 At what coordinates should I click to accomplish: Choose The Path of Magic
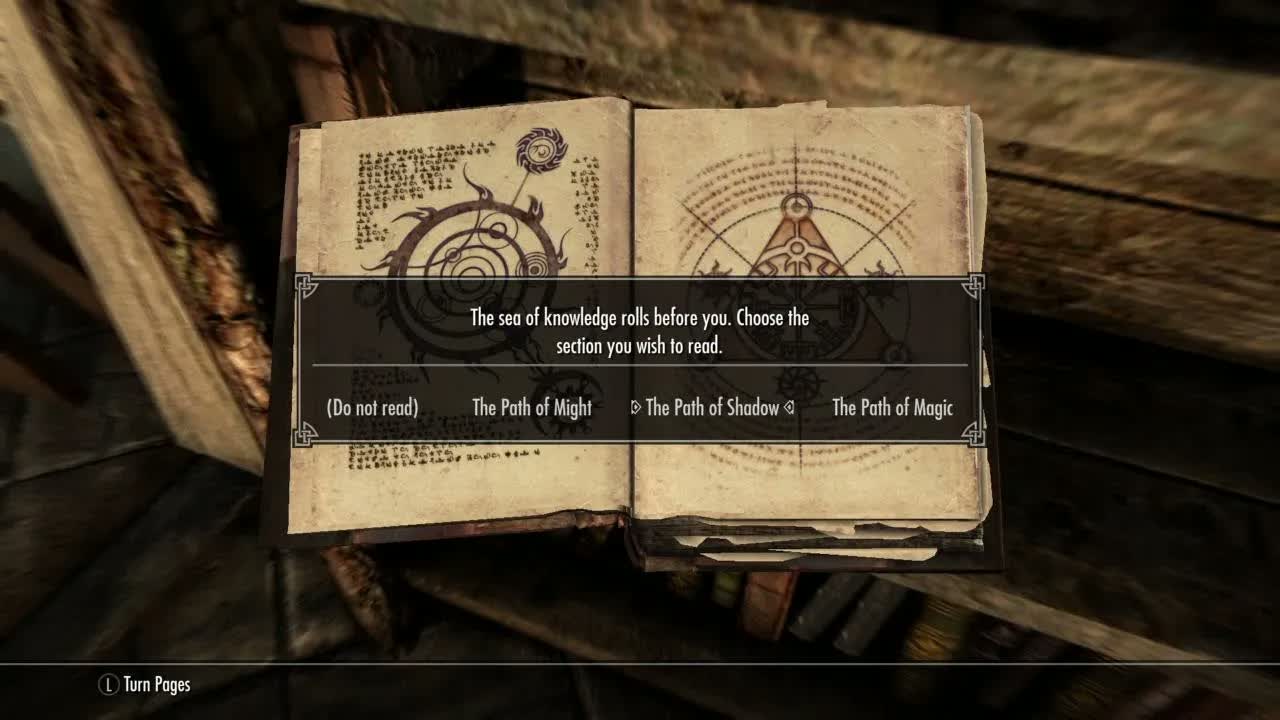[892, 408]
